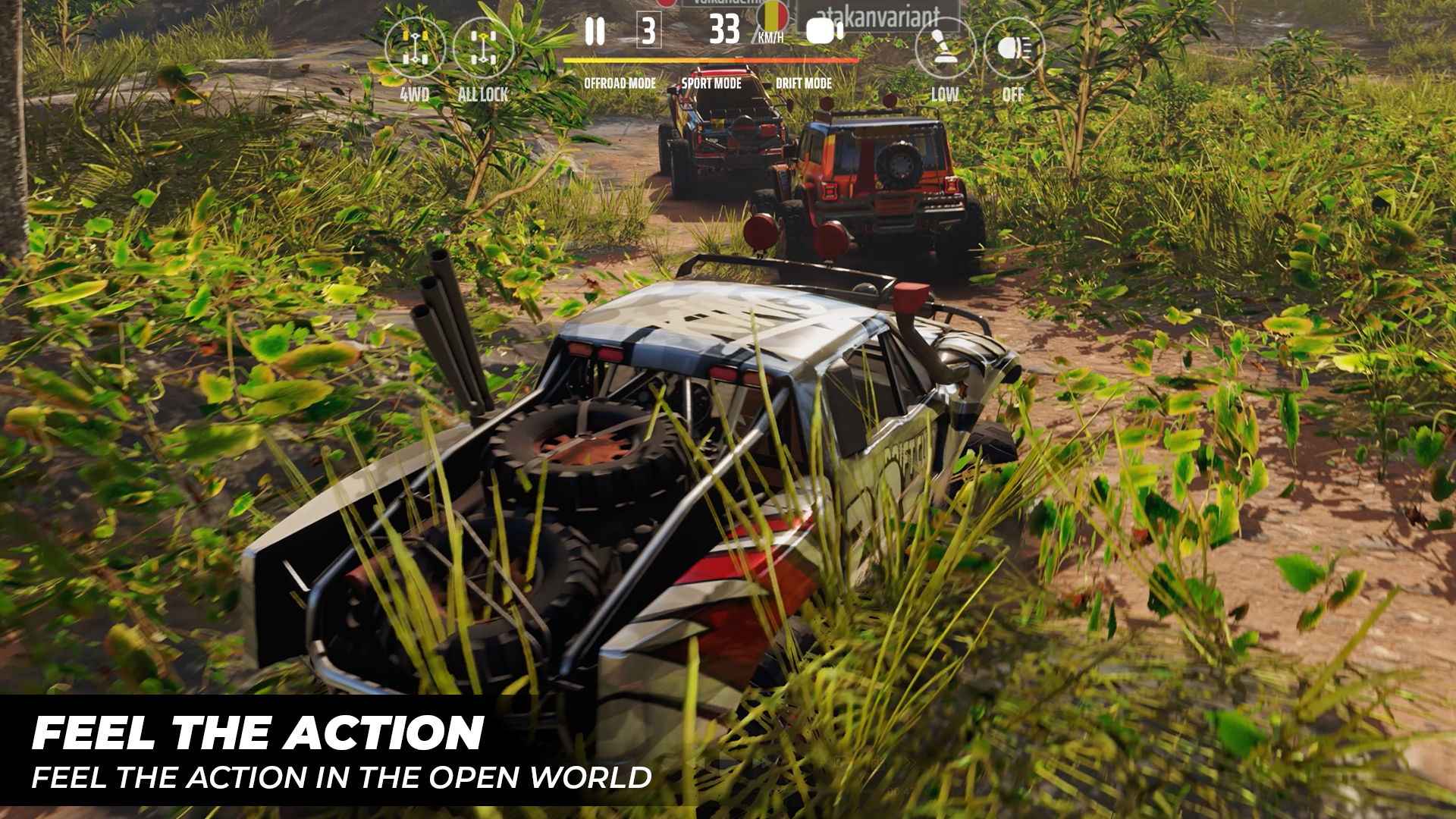The image size is (1456, 819).
Task: Pause the race using the pause icon
Action: [x=596, y=32]
